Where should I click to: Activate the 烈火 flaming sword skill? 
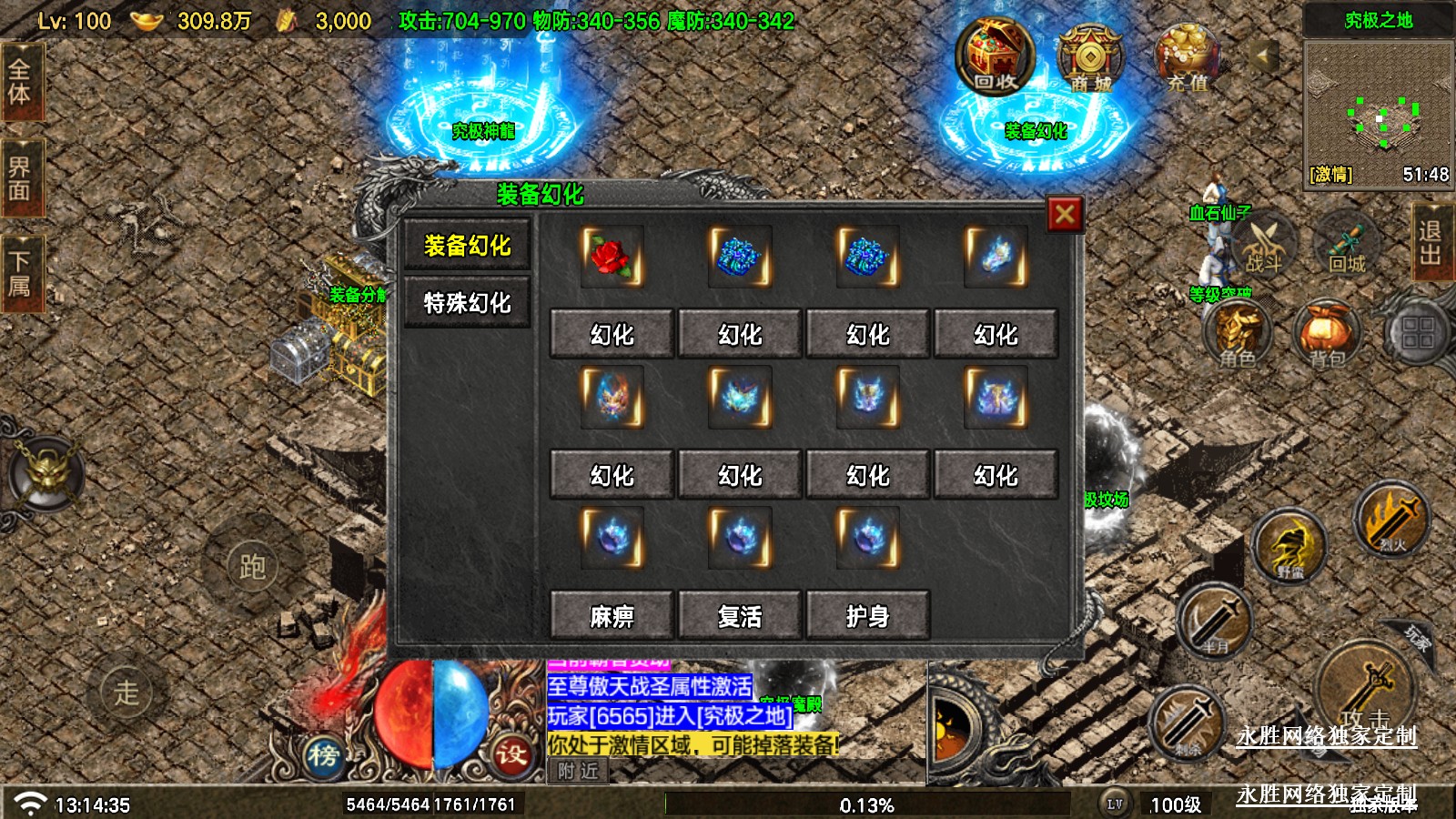(x=1390, y=521)
